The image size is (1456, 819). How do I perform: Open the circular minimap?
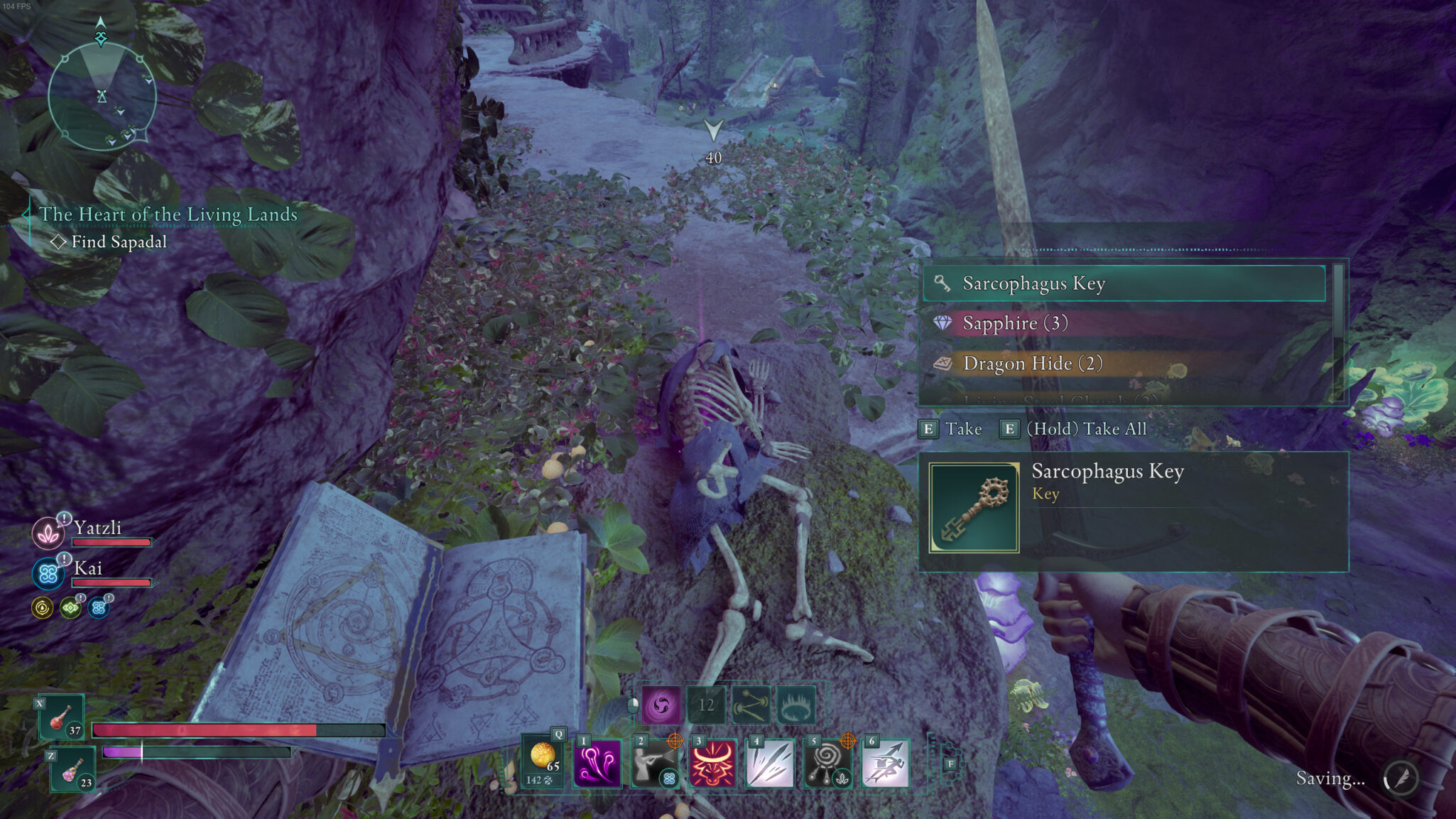click(x=102, y=96)
